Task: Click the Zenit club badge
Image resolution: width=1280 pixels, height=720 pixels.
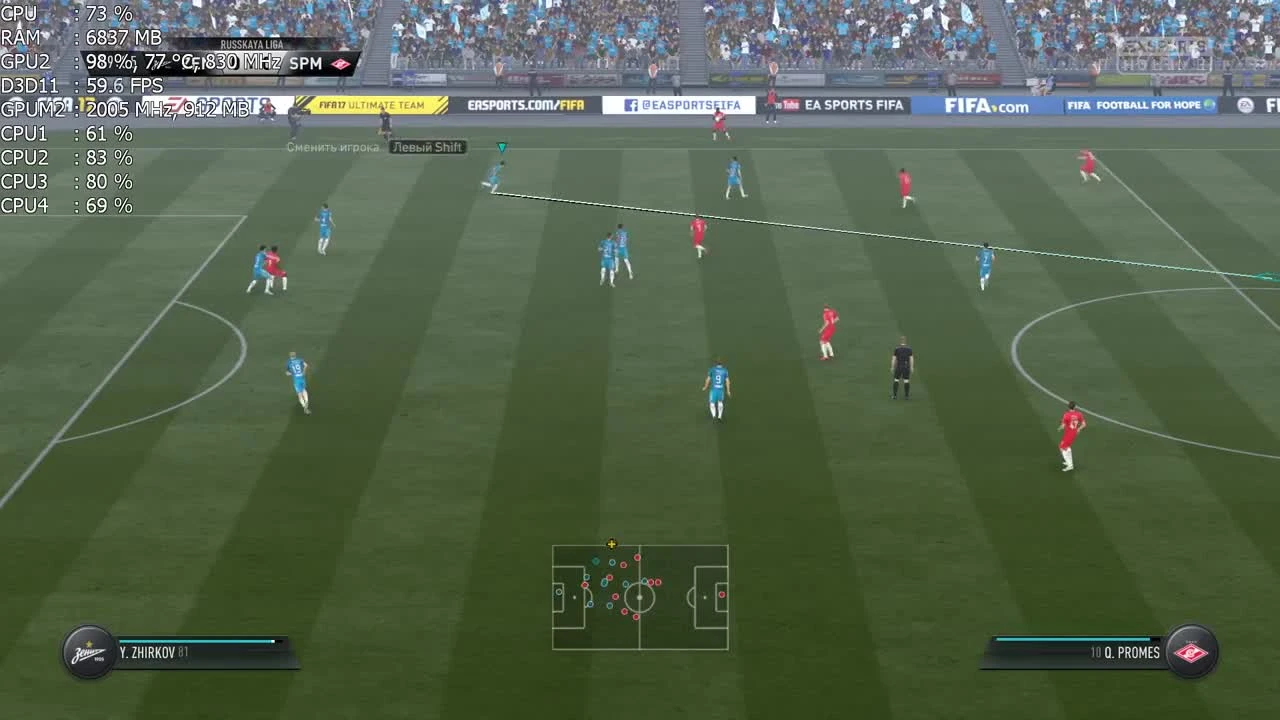Action: tap(88, 651)
